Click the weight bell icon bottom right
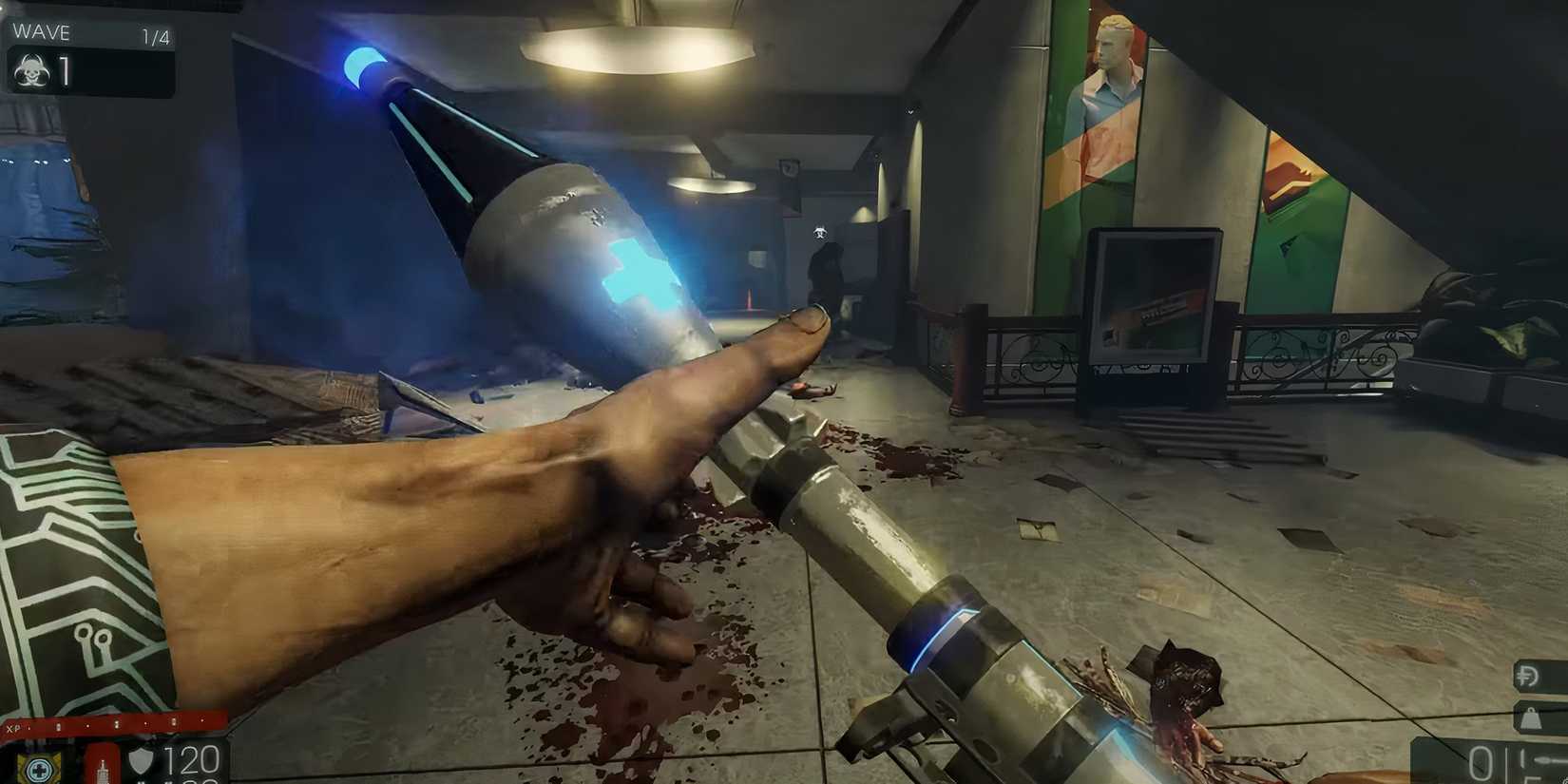Screen dimensions: 1568x784 [x=1532, y=717]
